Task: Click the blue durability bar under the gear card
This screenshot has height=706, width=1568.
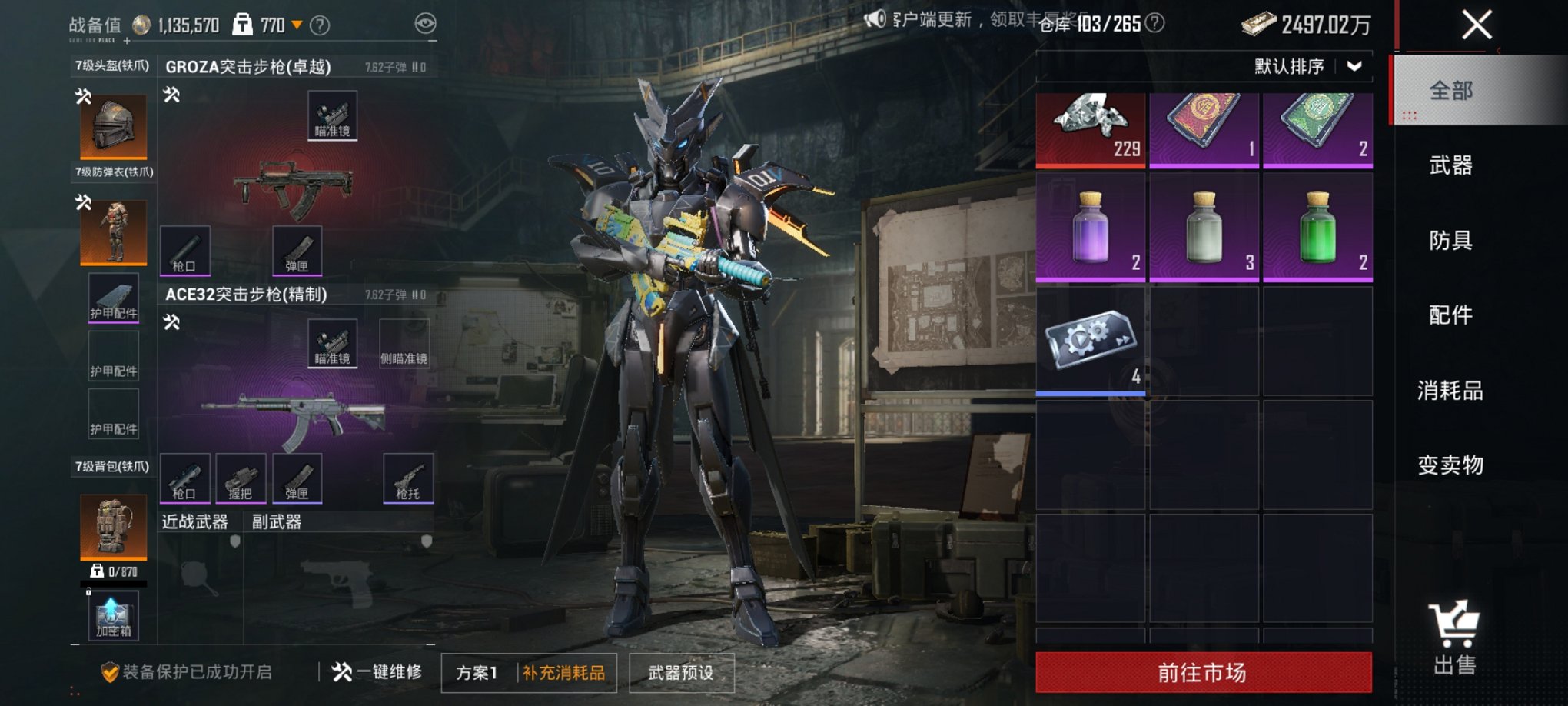Action: 1091,392
